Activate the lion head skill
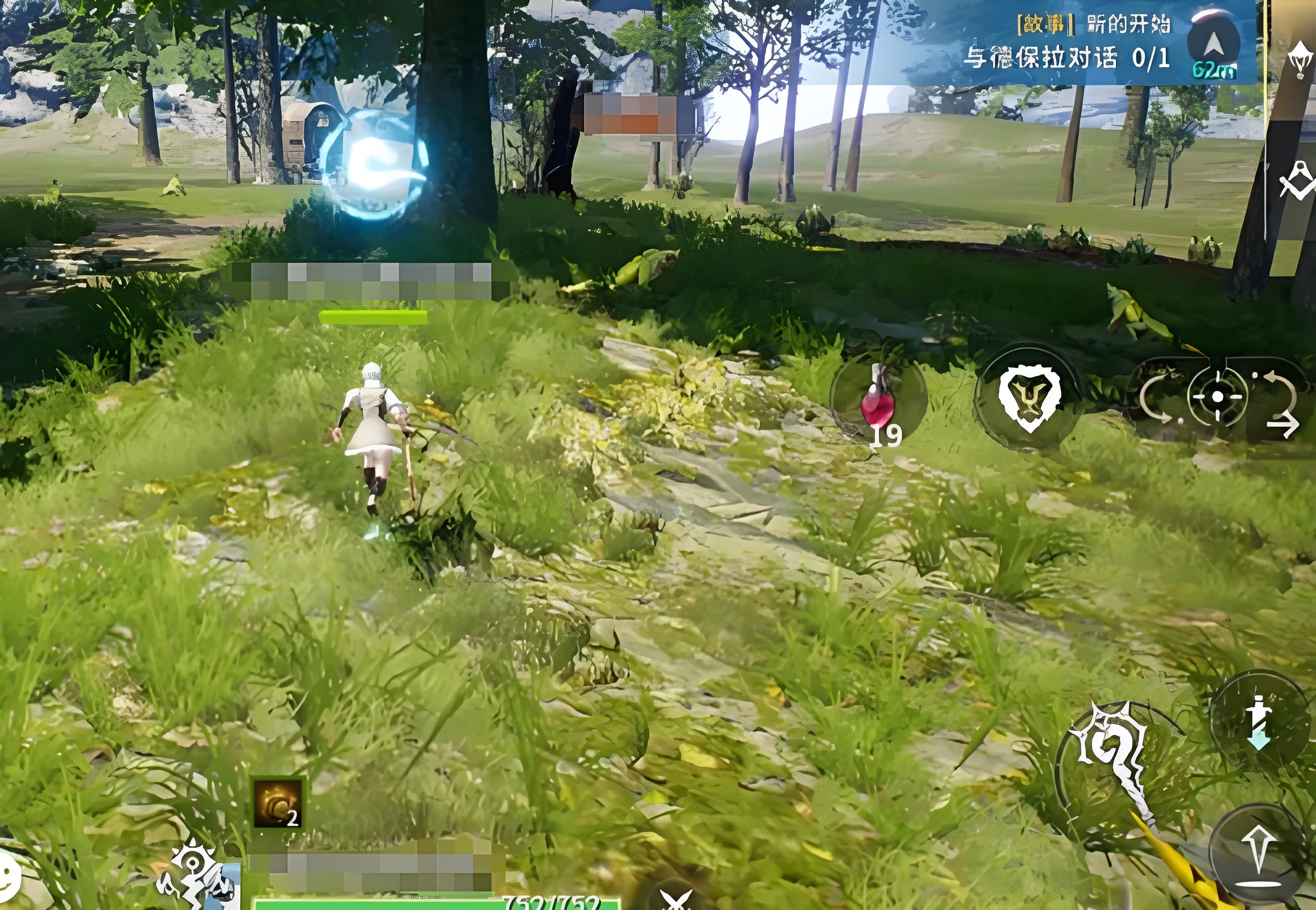 coord(1029,397)
